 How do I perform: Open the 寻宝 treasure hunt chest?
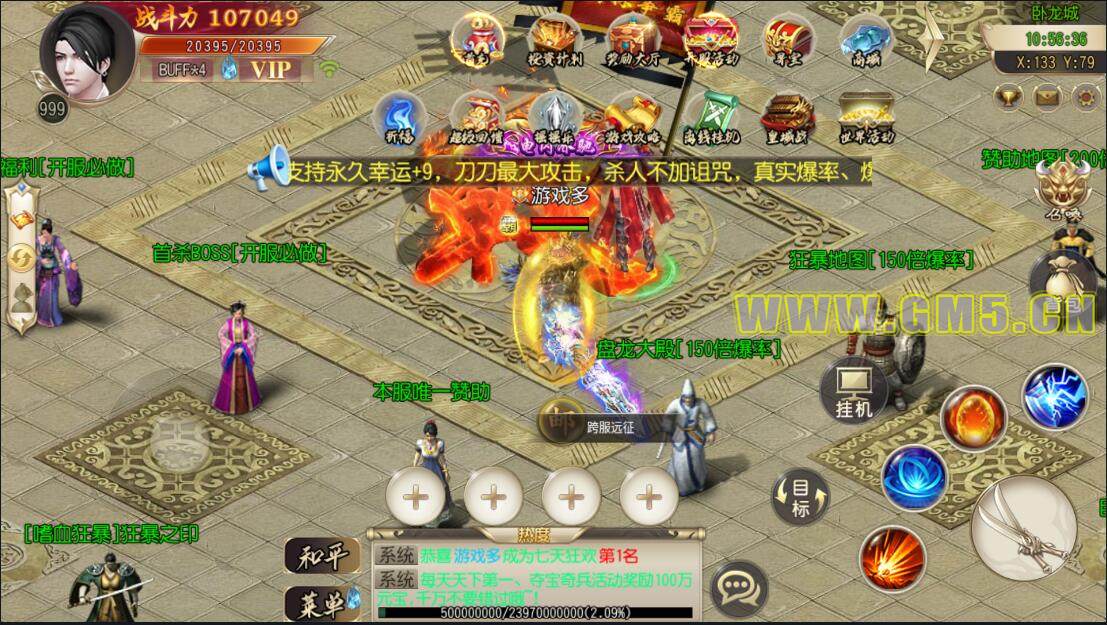click(x=784, y=38)
